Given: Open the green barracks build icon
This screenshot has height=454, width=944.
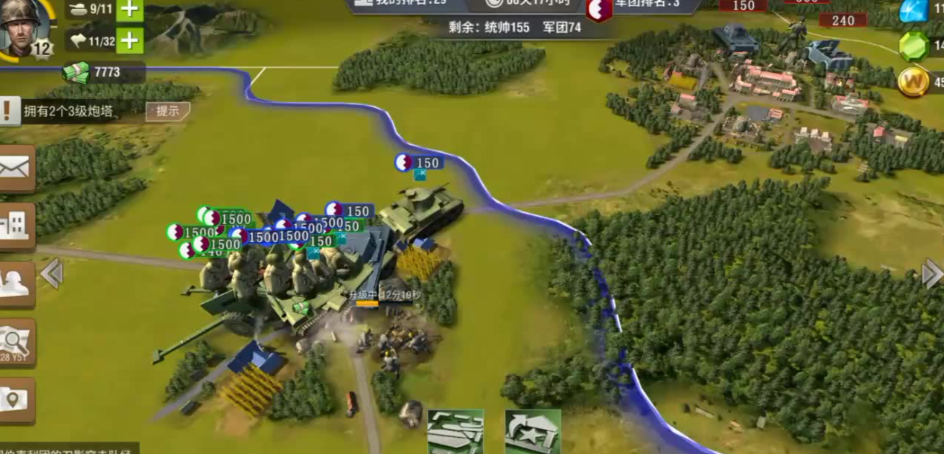Looking at the screenshot, I should (x=455, y=432).
